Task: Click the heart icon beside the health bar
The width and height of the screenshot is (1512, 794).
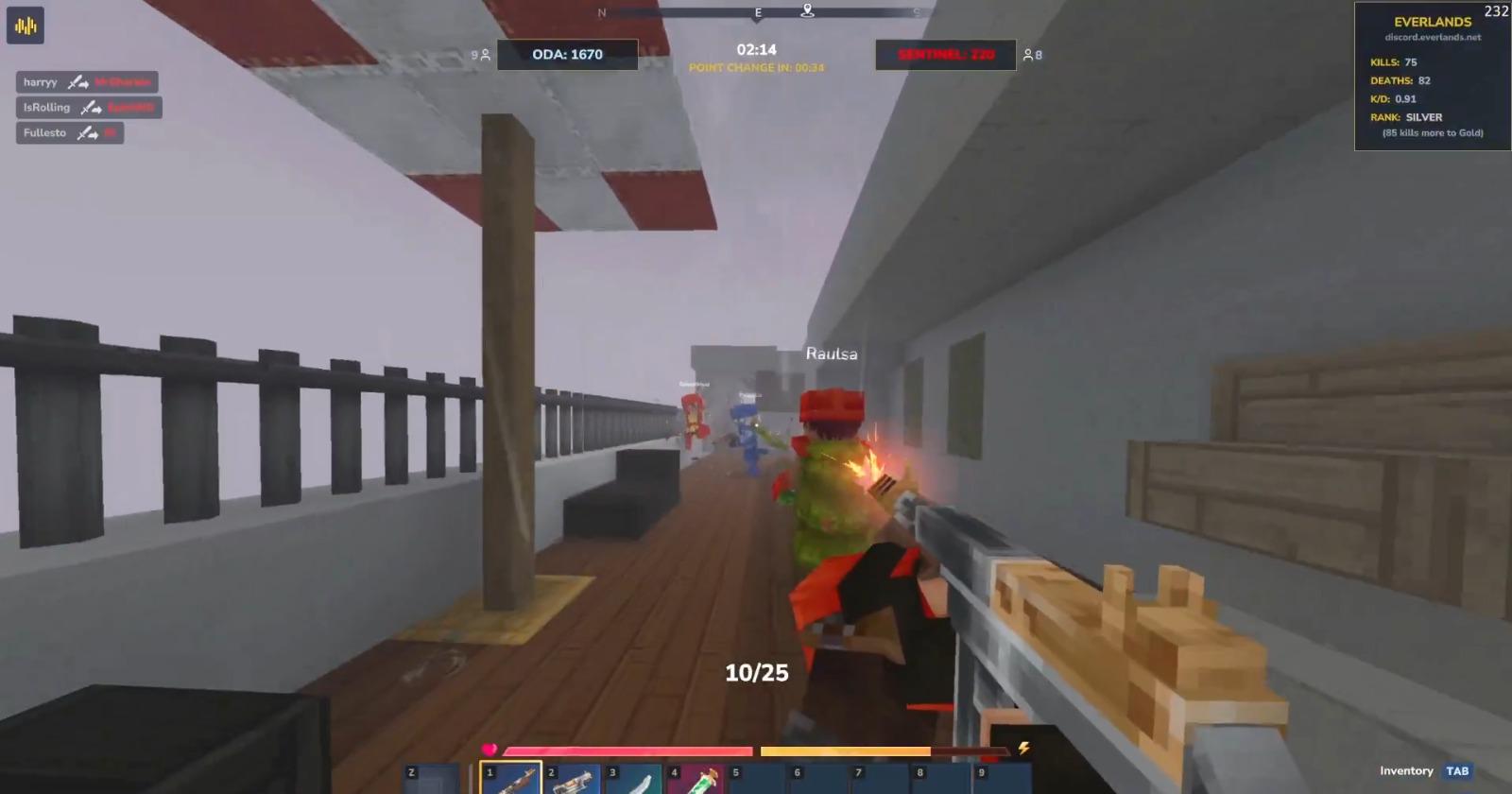Action: point(490,750)
